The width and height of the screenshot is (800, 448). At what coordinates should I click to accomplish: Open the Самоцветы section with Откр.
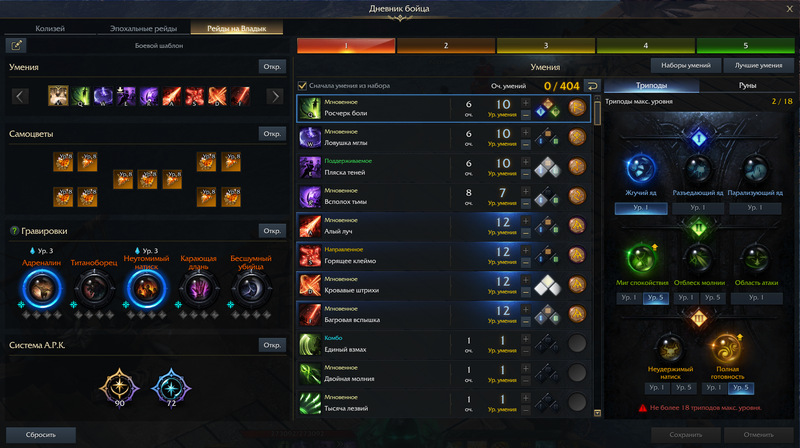[271, 134]
